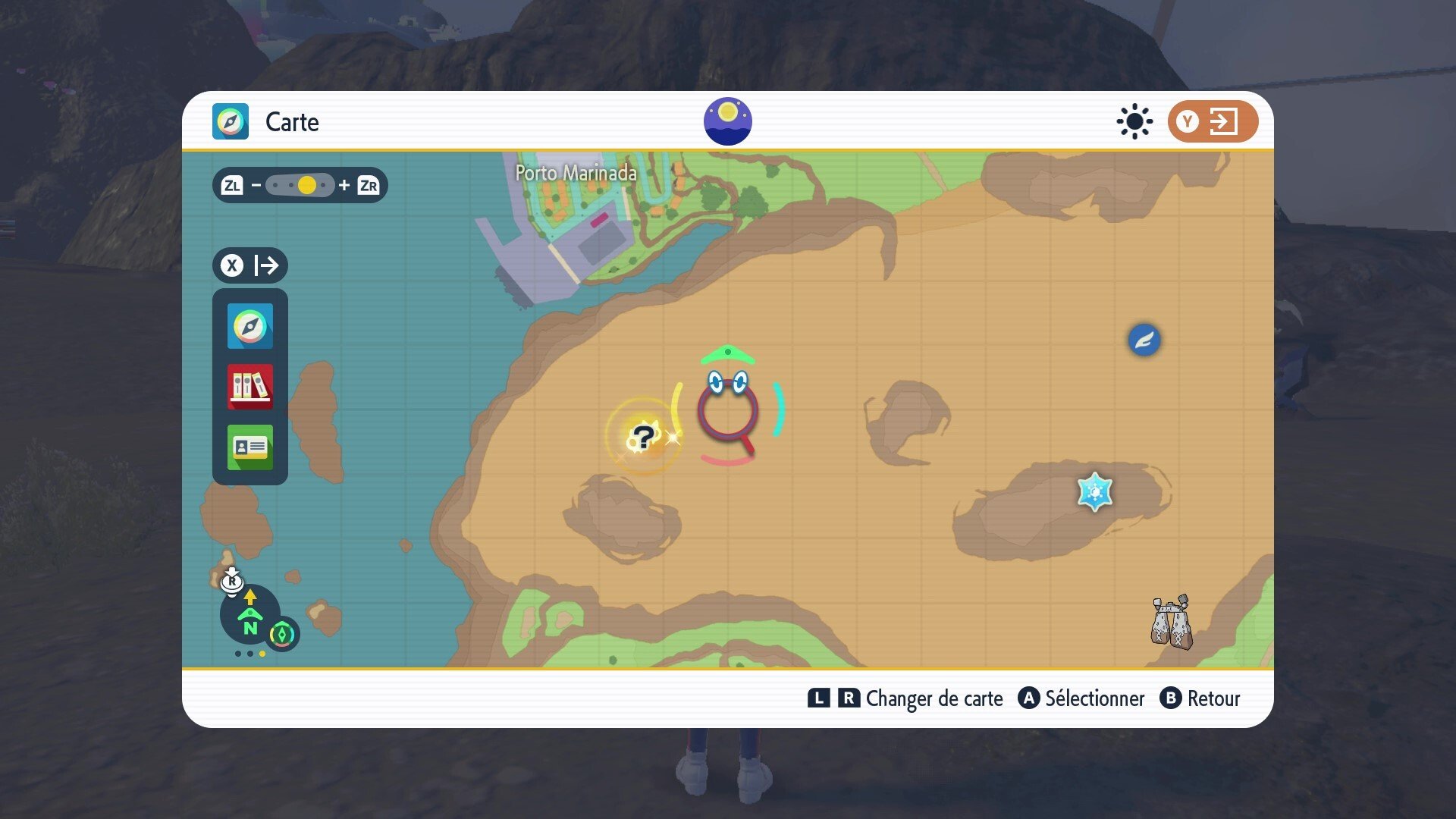Click the zoom level slider
Viewport: 1456px width, 819px height.
pyautogui.click(x=300, y=185)
